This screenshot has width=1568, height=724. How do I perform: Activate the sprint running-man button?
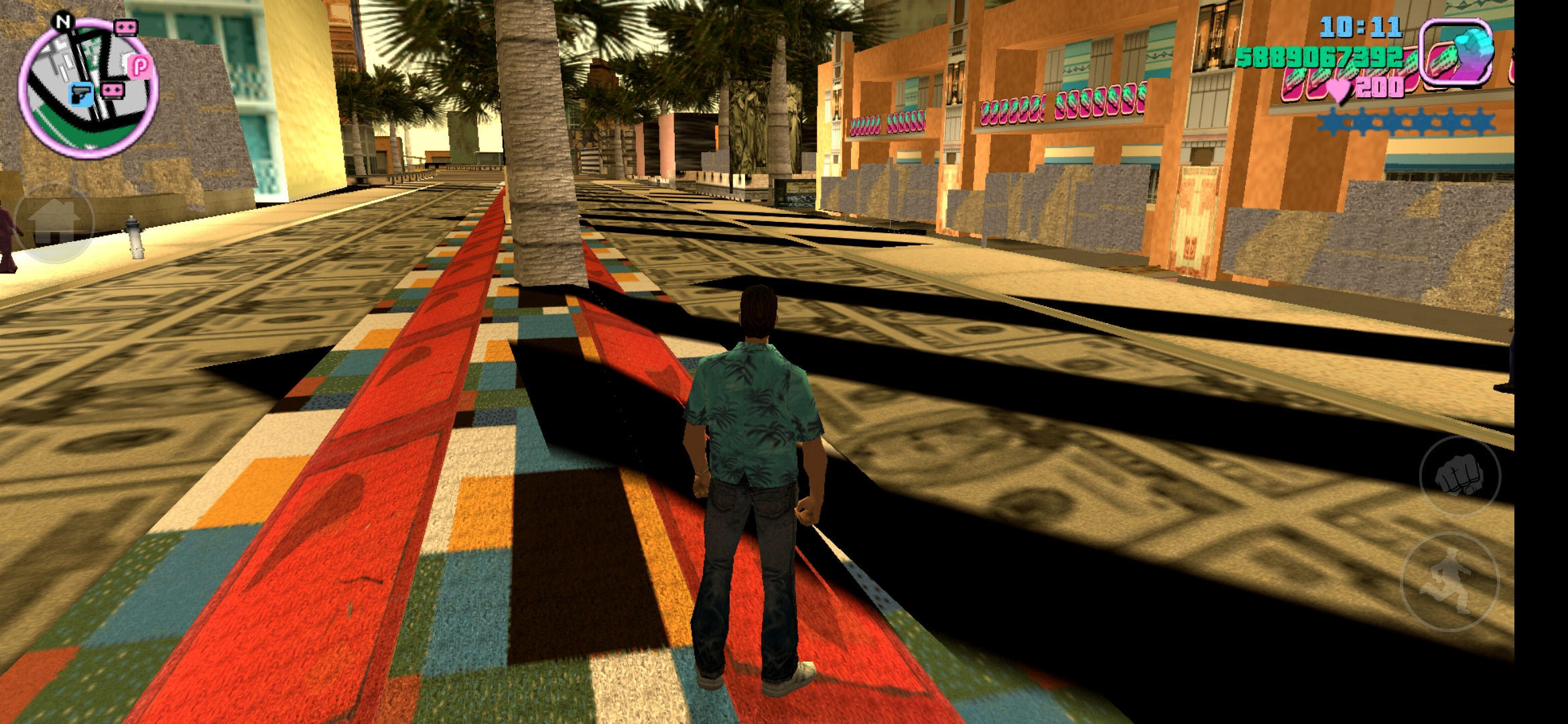[1450, 582]
